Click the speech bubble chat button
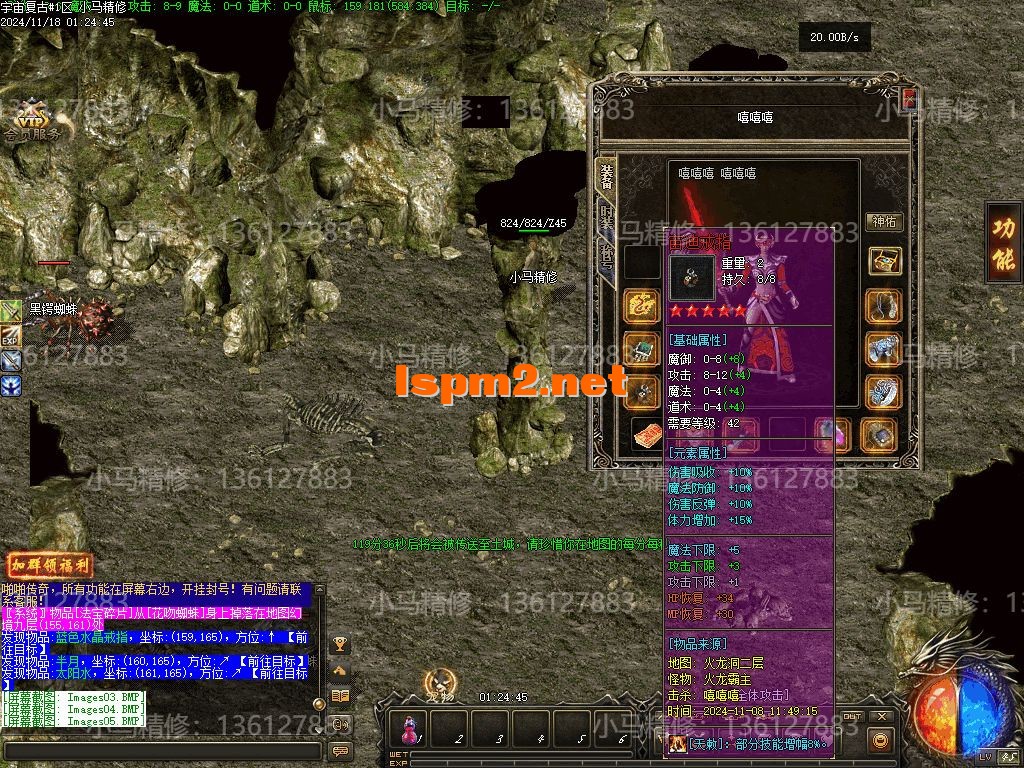1024x768 pixels. coord(340,750)
